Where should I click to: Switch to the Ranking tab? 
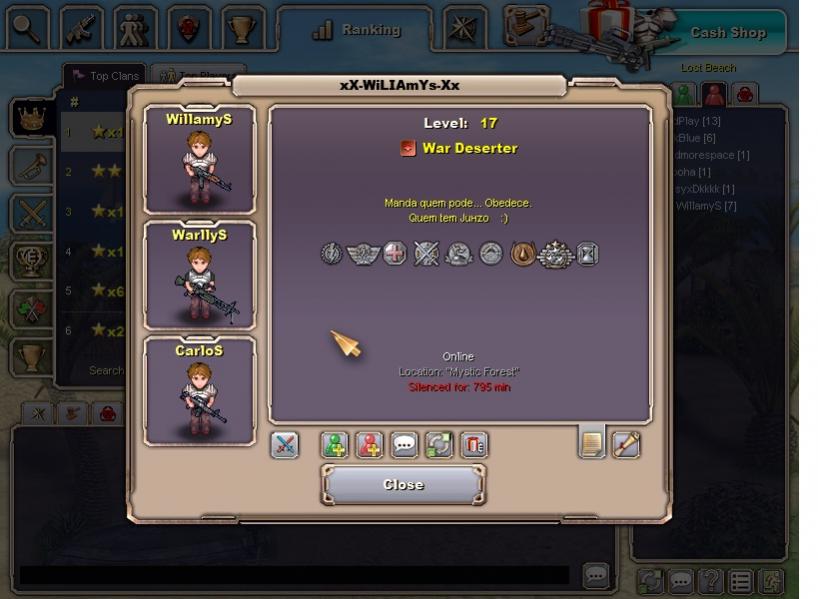pos(356,30)
